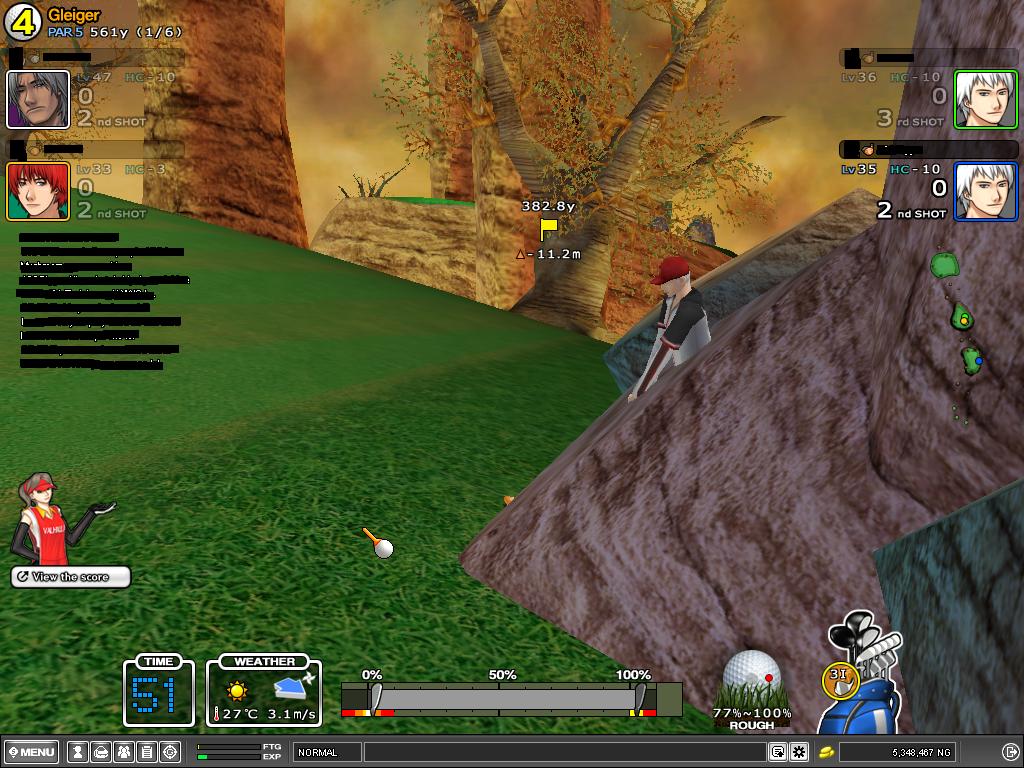Open the MENU button

tap(31, 752)
